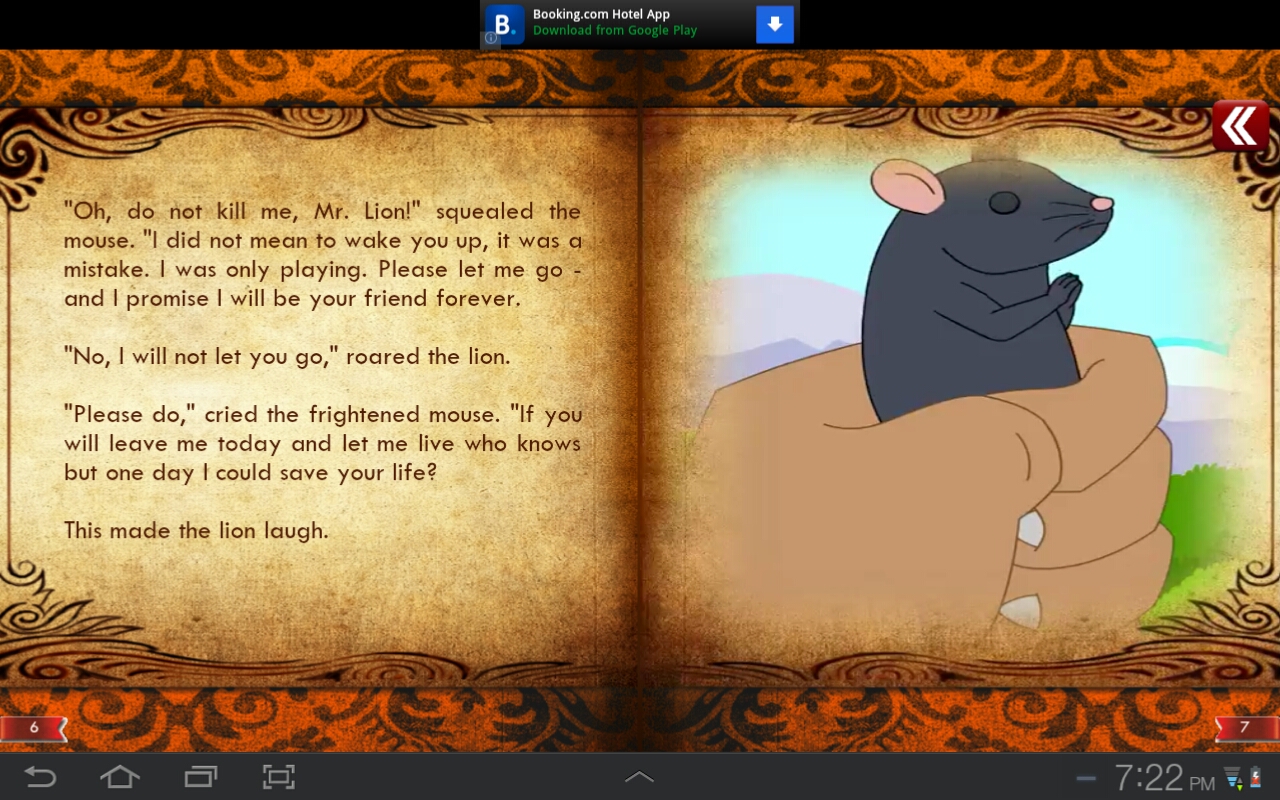Open Recent Apps from the navigation bar
1280x800 pixels.
tap(199, 776)
